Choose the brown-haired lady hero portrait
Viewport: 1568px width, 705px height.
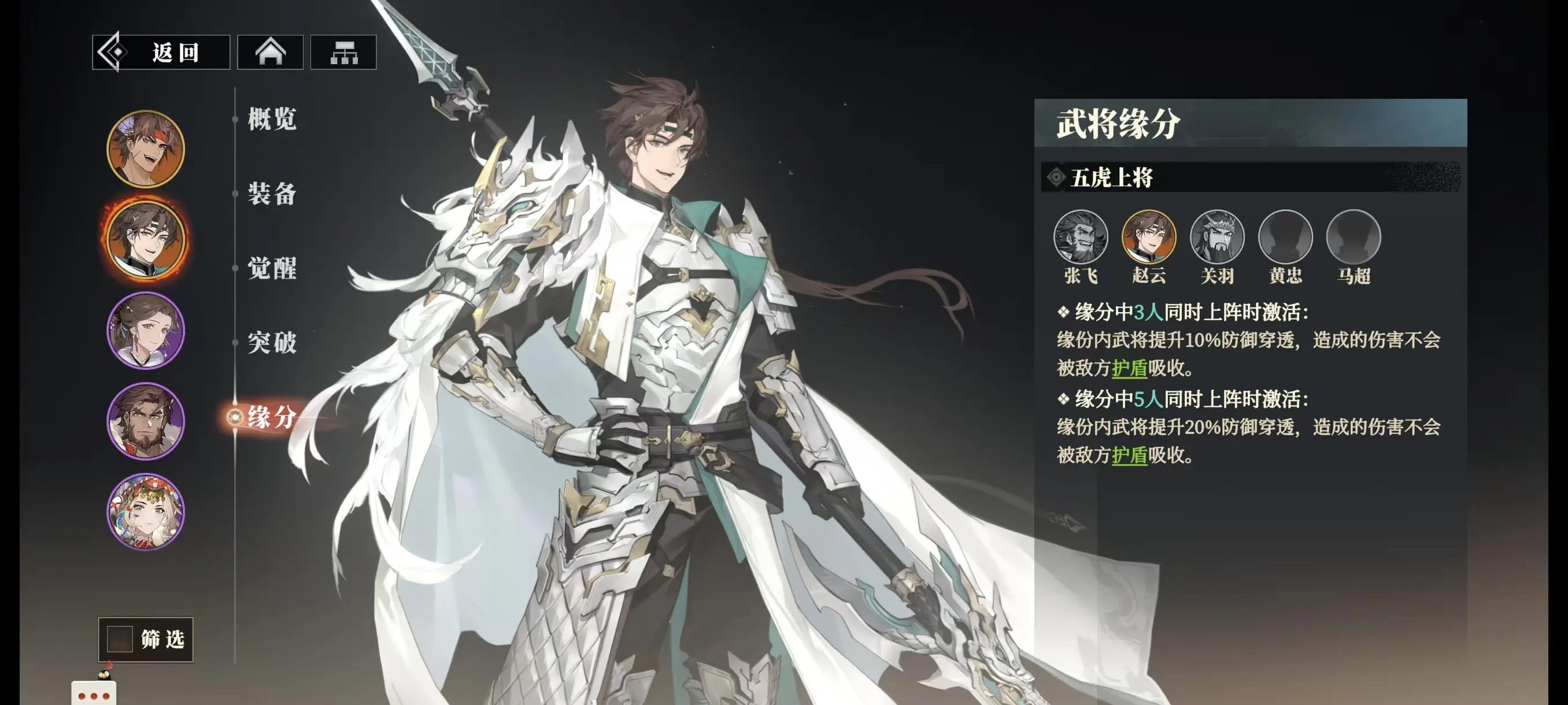[146, 331]
